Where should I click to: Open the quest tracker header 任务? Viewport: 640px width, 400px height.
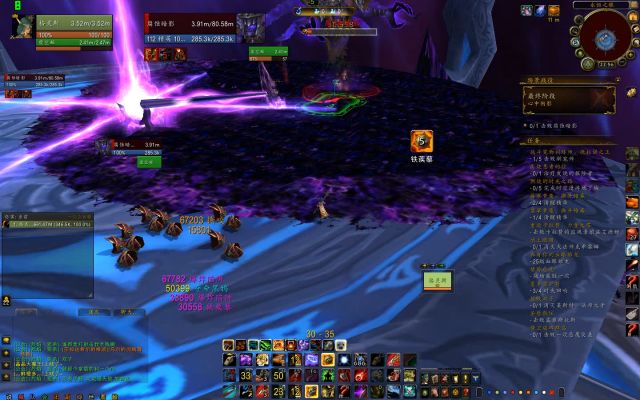click(538, 141)
